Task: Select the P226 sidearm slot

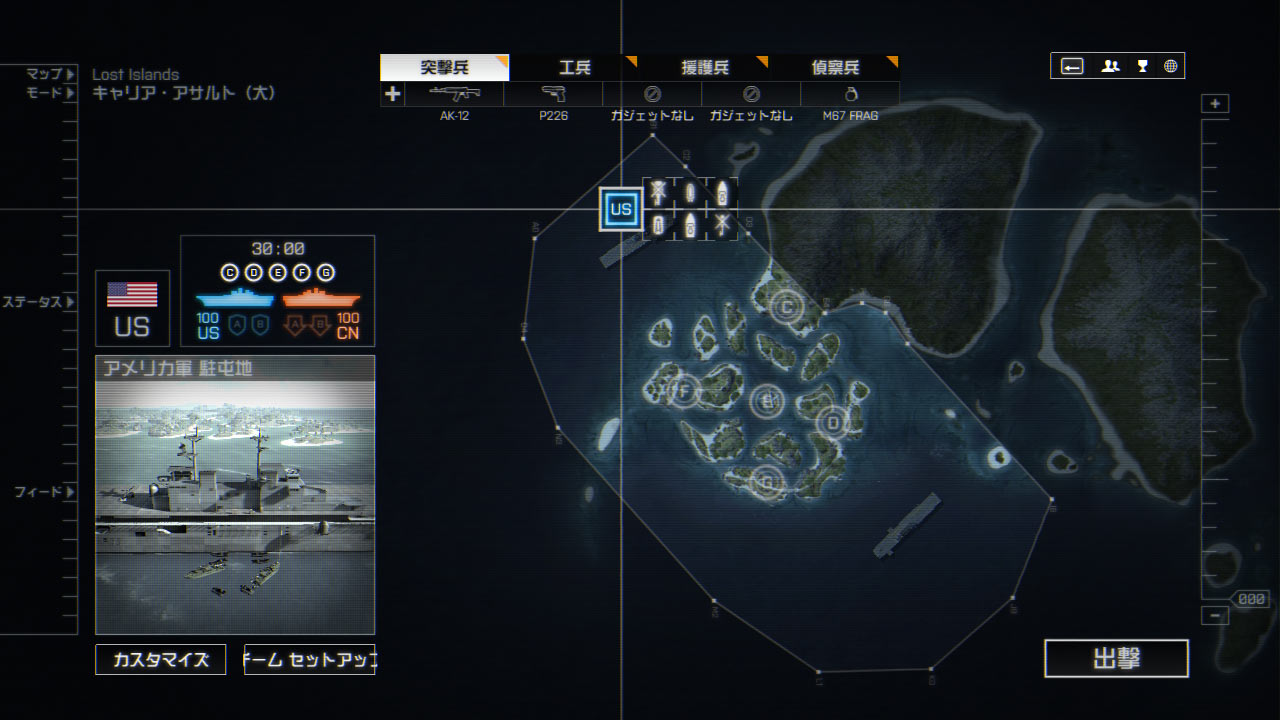Action: click(x=553, y=95)
